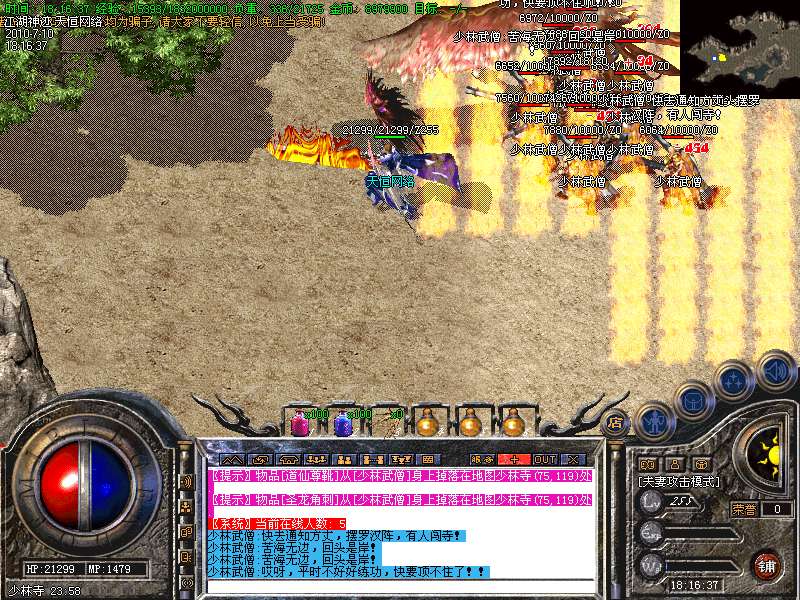This screenshot has height=600, width=800.
Task: Click the 服务 button above the chat
Action: 483,459
